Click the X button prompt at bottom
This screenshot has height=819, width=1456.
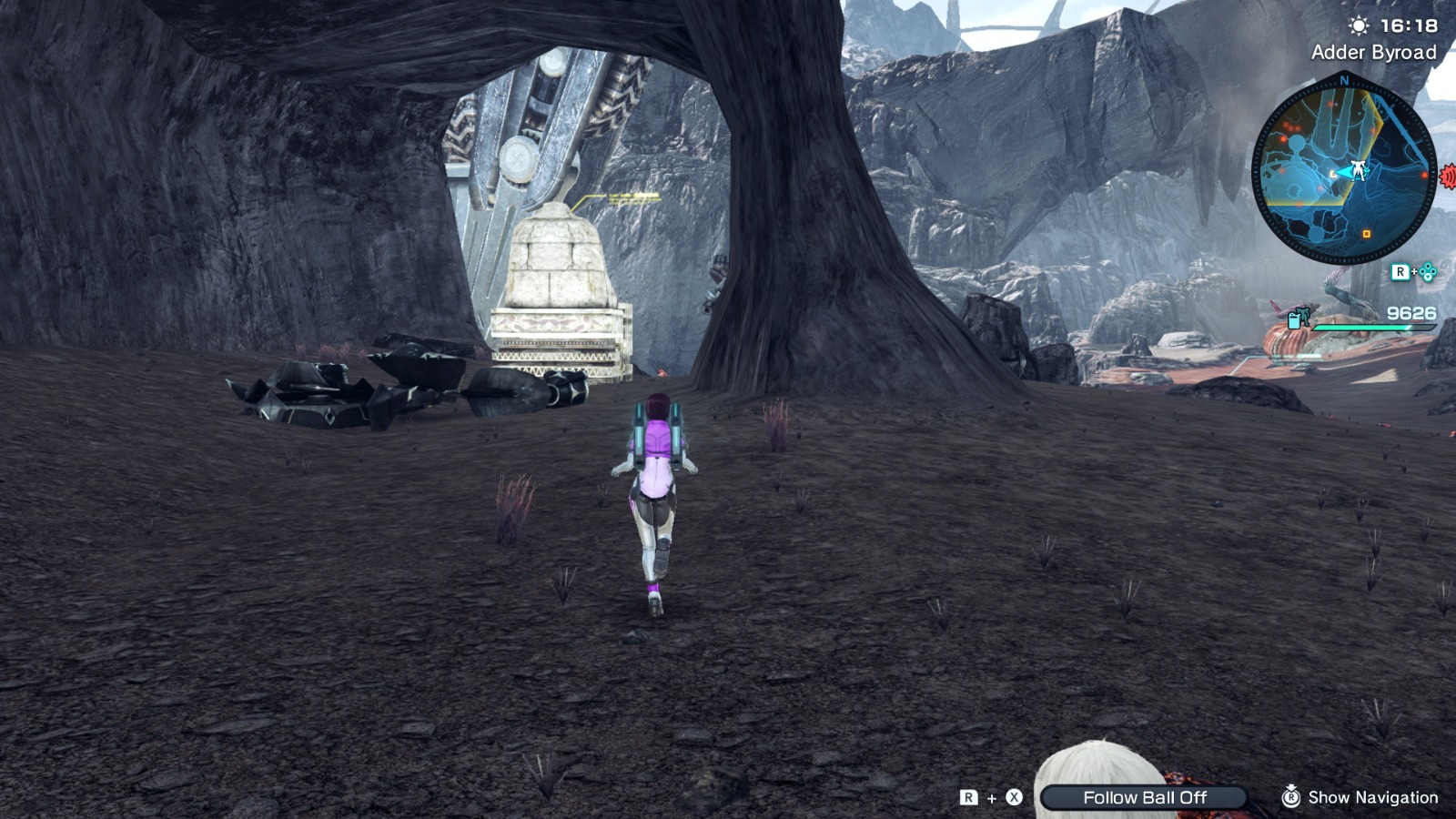[1014, 796]
